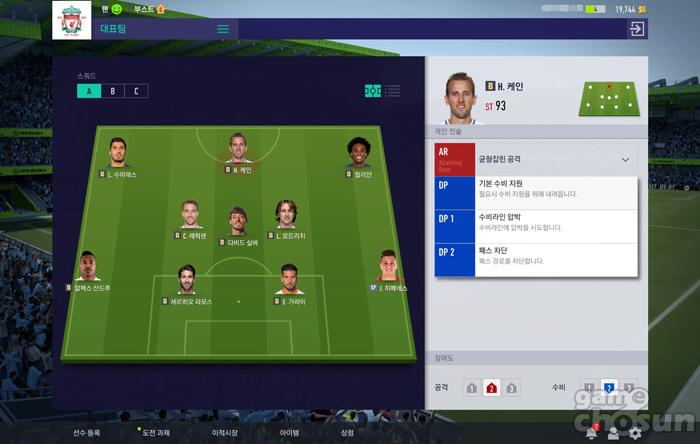Select L. 수아레스 player card

click(118, 157)
